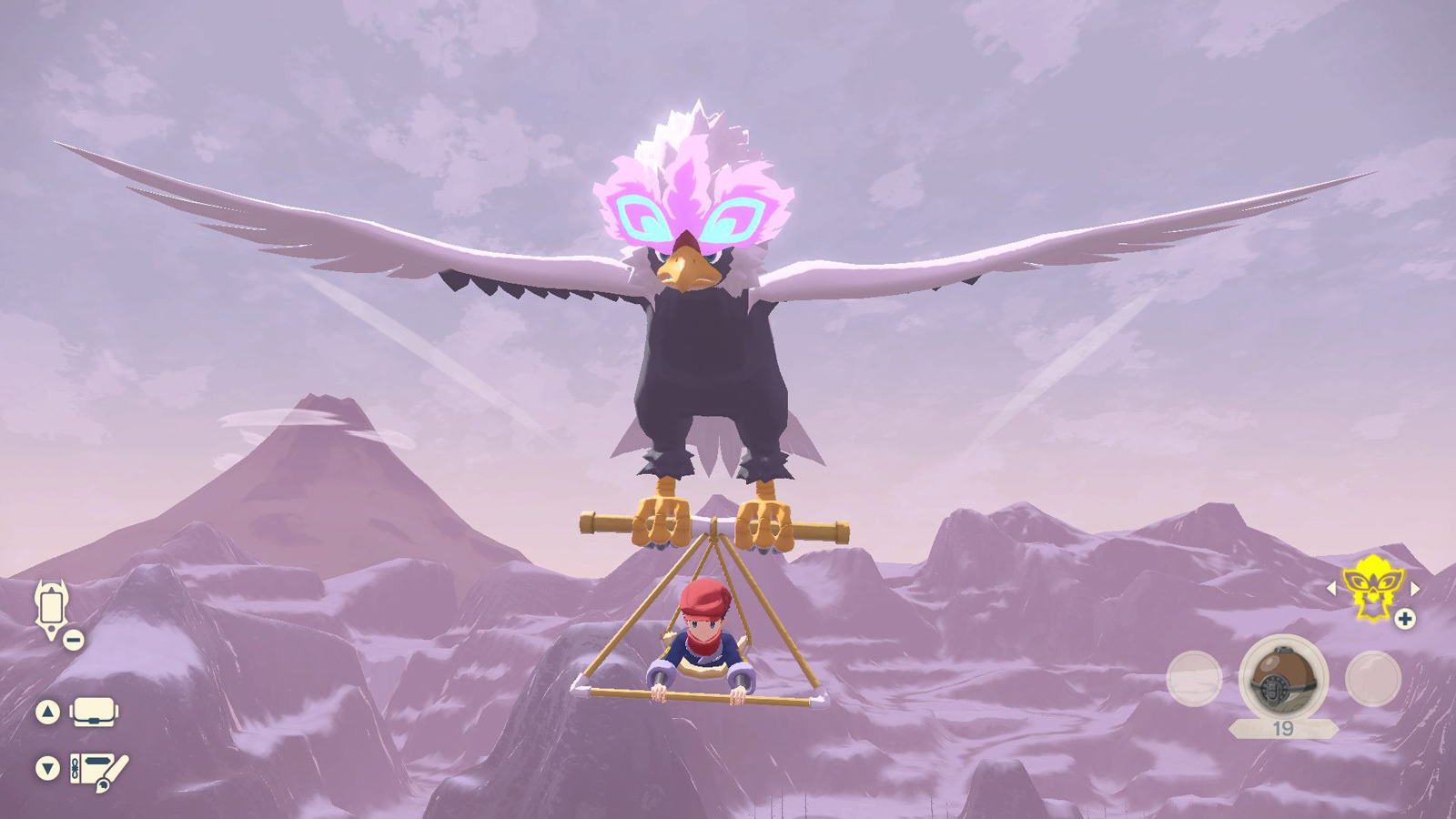1456x819 pixels.
Task: Click the plus button near the Braviary icon
Action: (x=1404, y=620)
